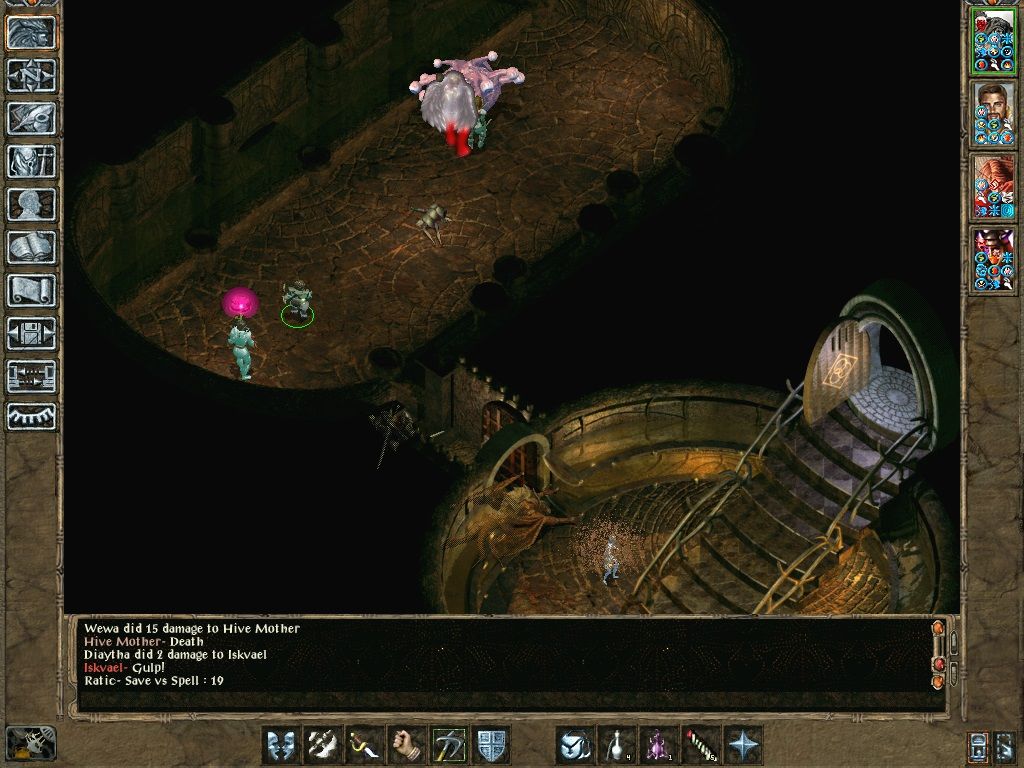Viewport: 1024px width, 768px height.
Task: Open the options menu with the floppy disk button
Action: click(x=32, y=333)
